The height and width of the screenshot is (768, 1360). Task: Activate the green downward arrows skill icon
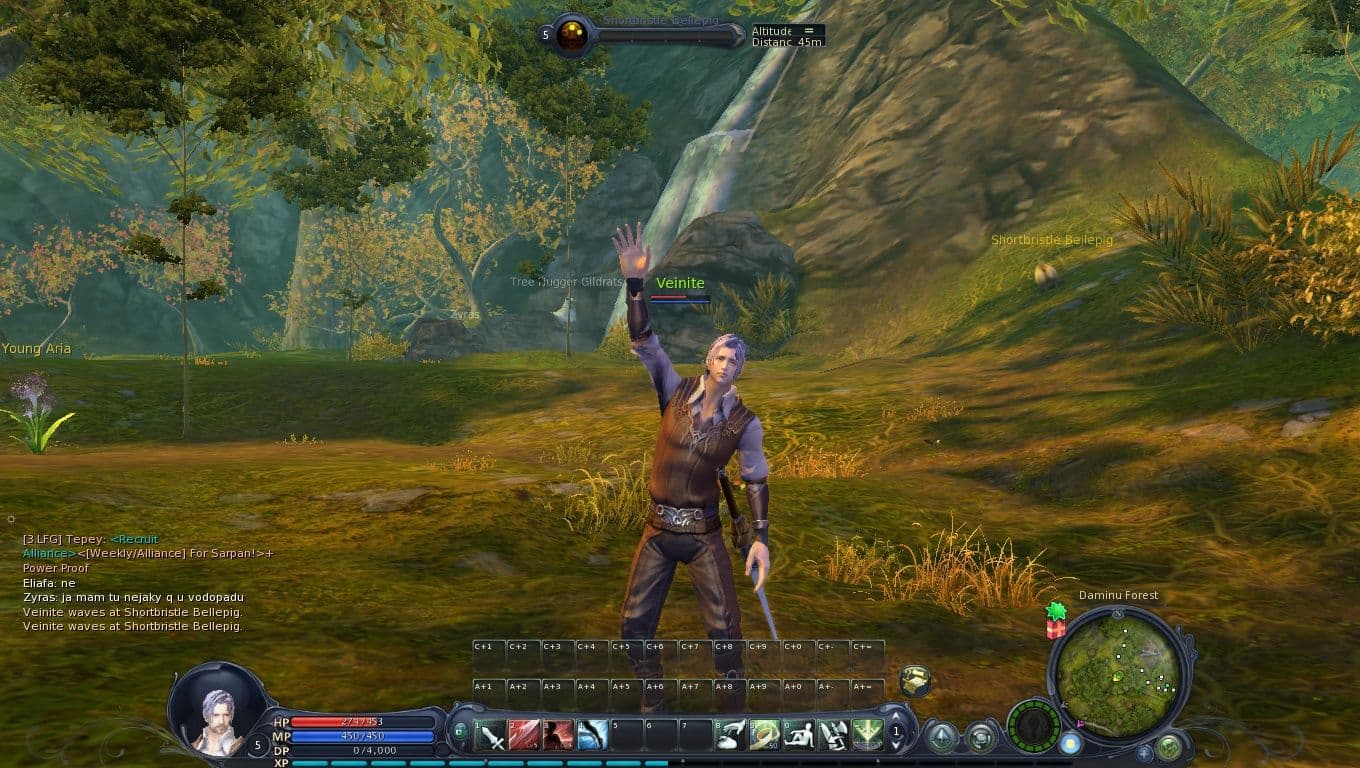[867, 736]
